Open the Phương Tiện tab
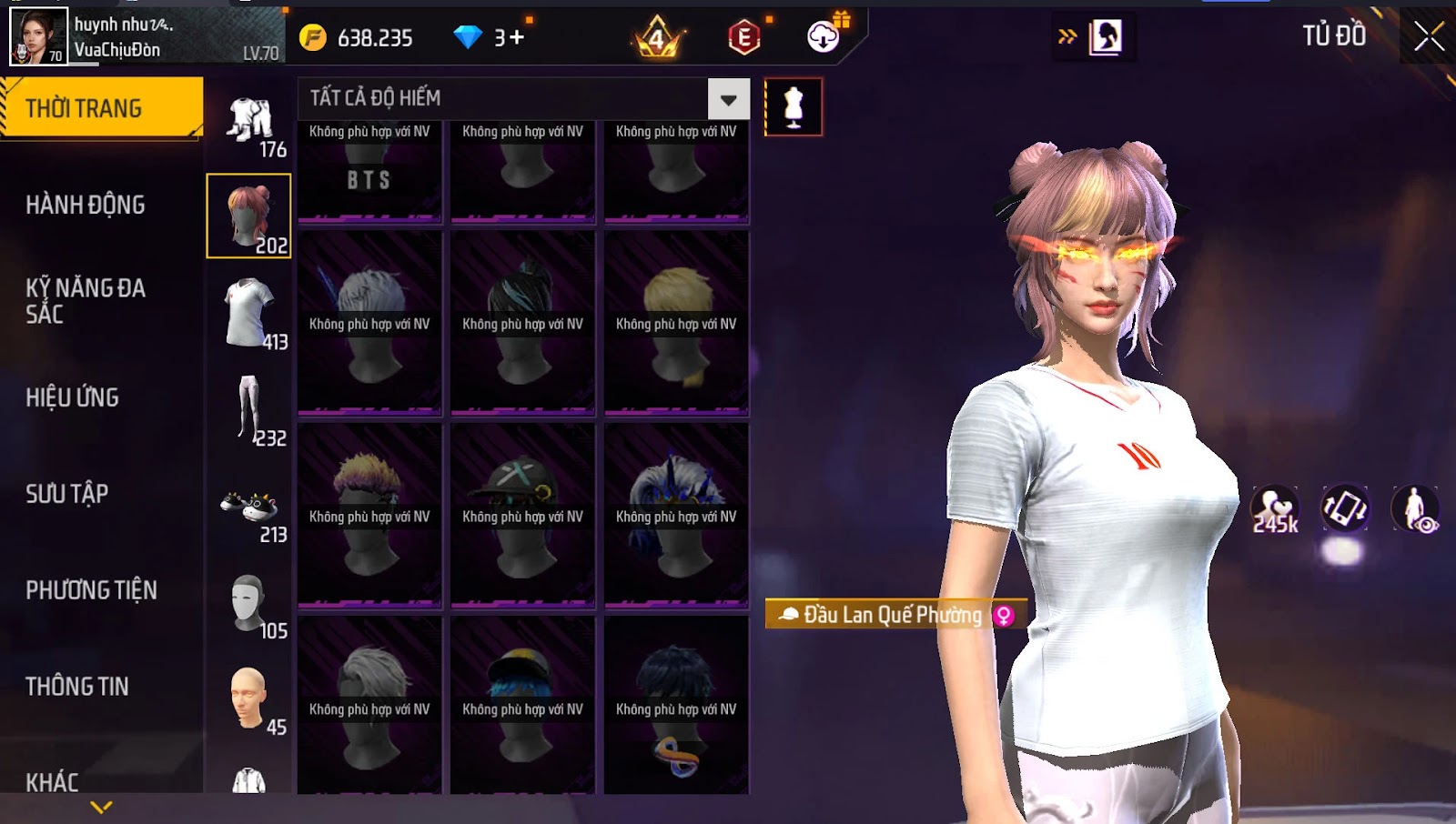The width and height of the screenshot is (1456, 824). pyautogui.click(x=91, y=590)
